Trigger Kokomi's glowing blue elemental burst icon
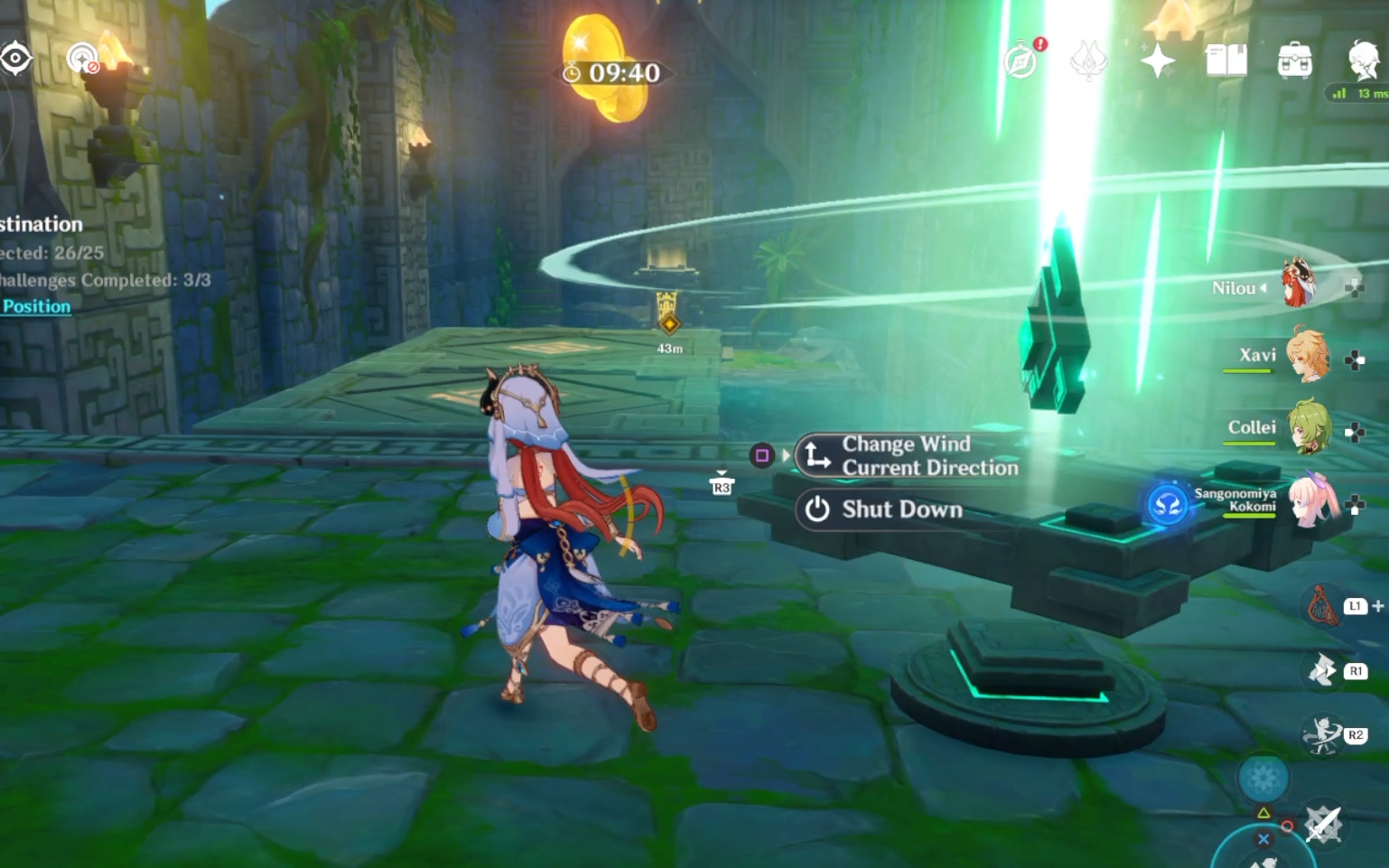This screenshot has width=1389, height=868. pyautogui.click(x=1167, y=504)
